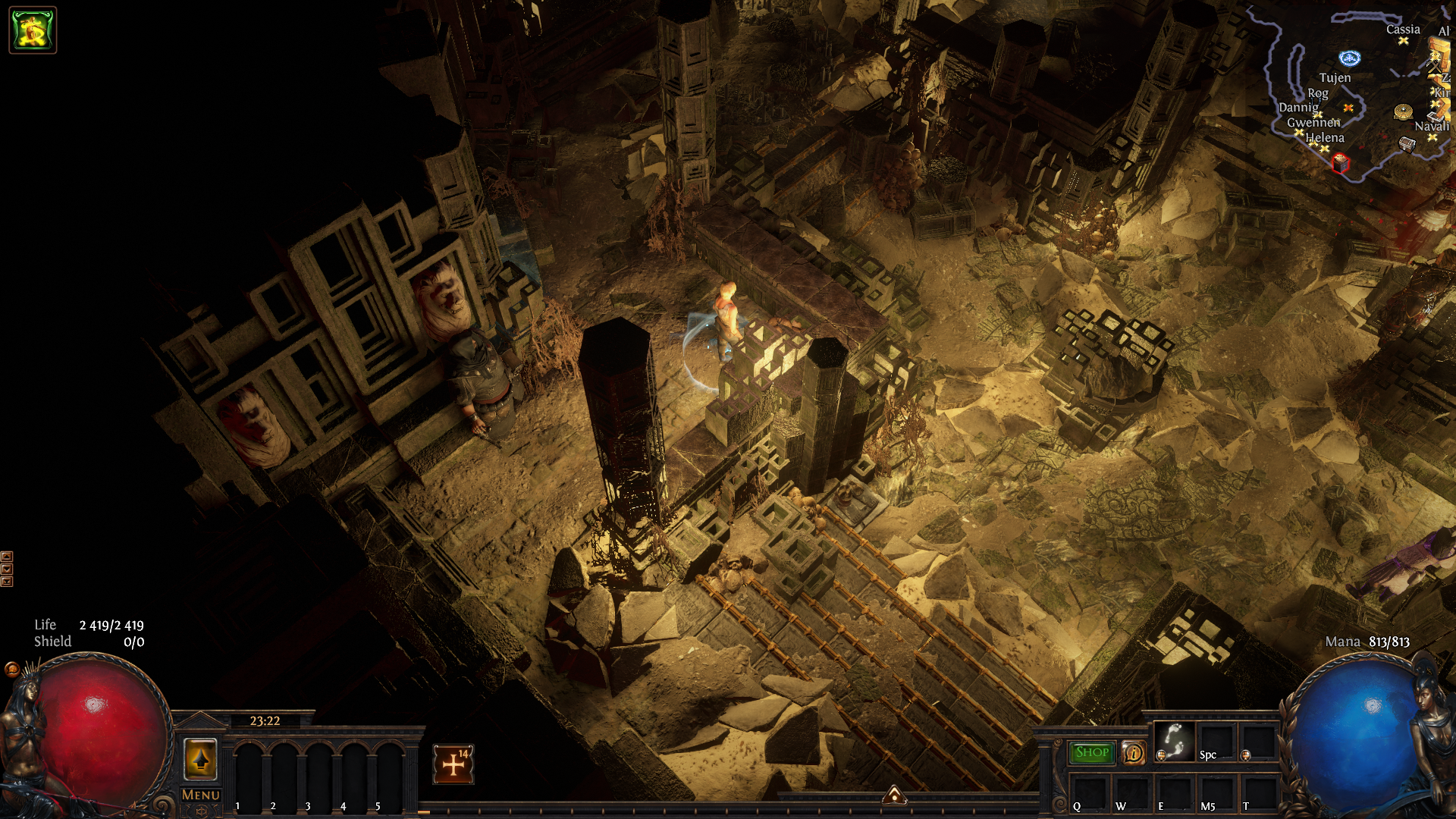The height and width of the screenshot is (819, 1456).
Task: Open the chat bubble icon beside life orb
Action: click(x=11, y=669)
